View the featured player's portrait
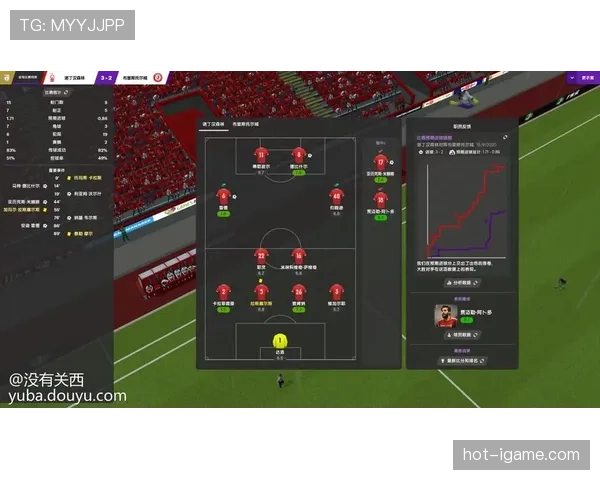The width and height of the screenshot is (600, 480). click(x=445, y=316)
